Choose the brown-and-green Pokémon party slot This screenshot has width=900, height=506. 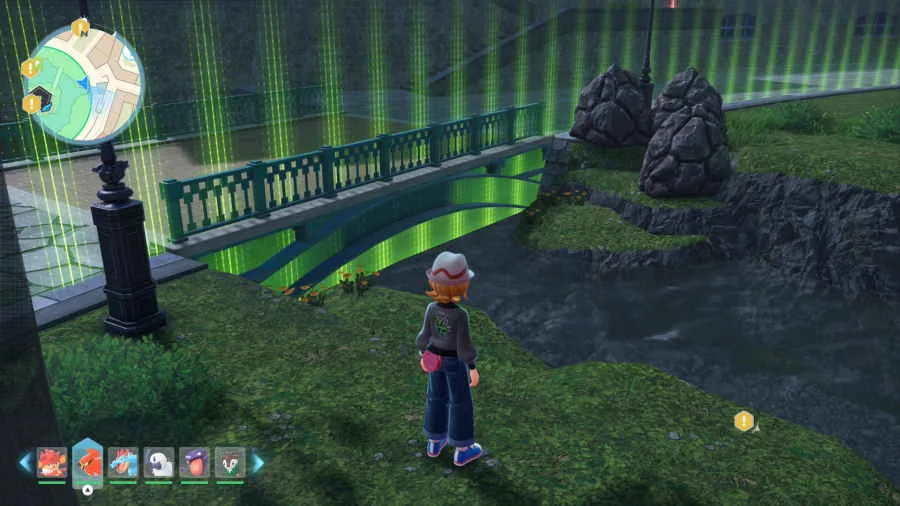pos(230,462)
